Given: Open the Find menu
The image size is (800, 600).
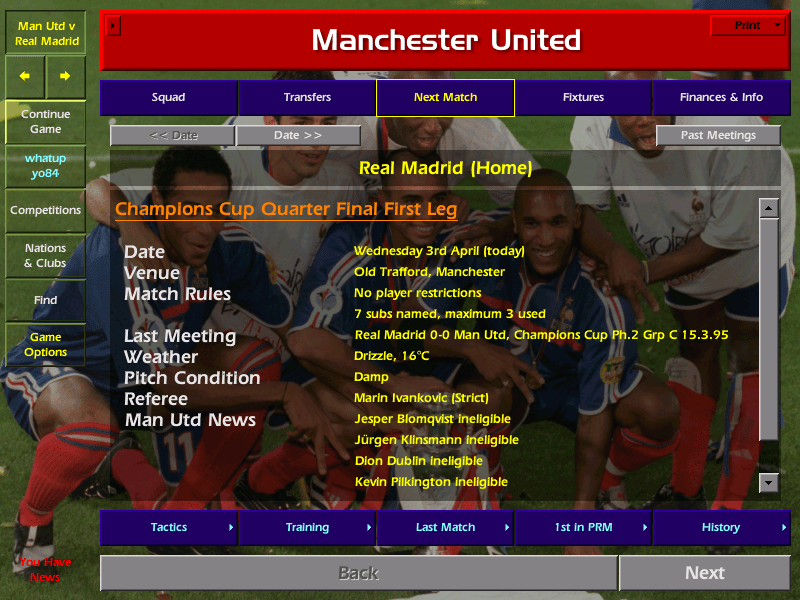Looking at the screenshot, I should [x=45, y=300].
